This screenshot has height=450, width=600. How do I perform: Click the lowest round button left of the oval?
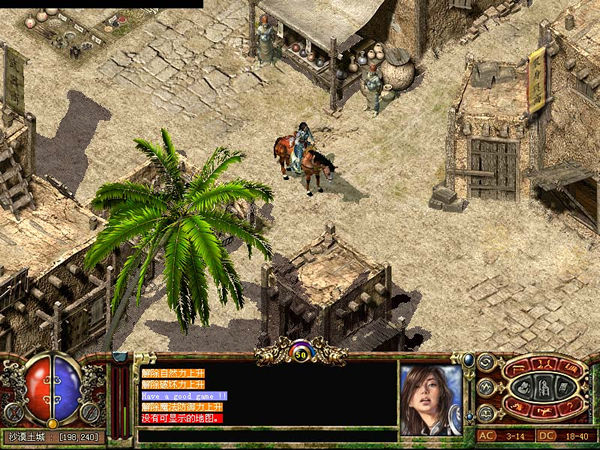click(485, 410)
